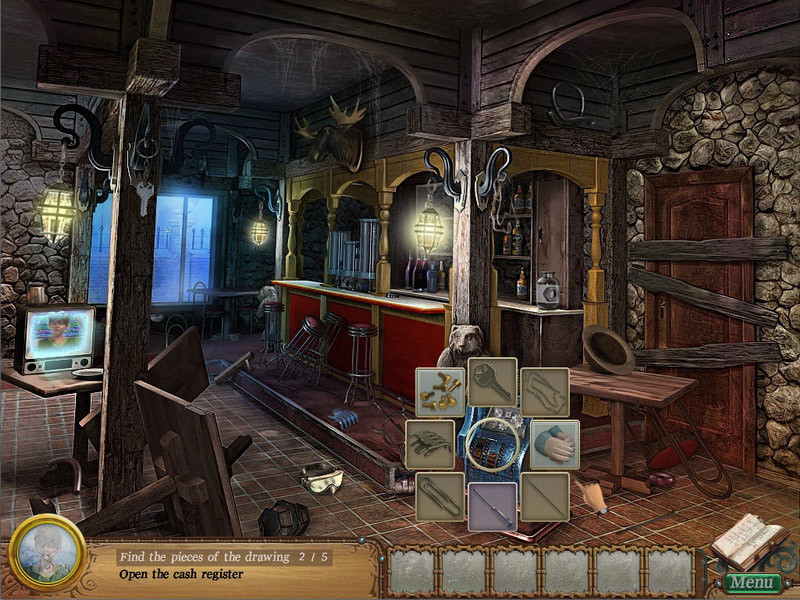Select the 'Open the cash register' objective
Image resolution: width=800 pixels, height=600 pixels.
181,574
